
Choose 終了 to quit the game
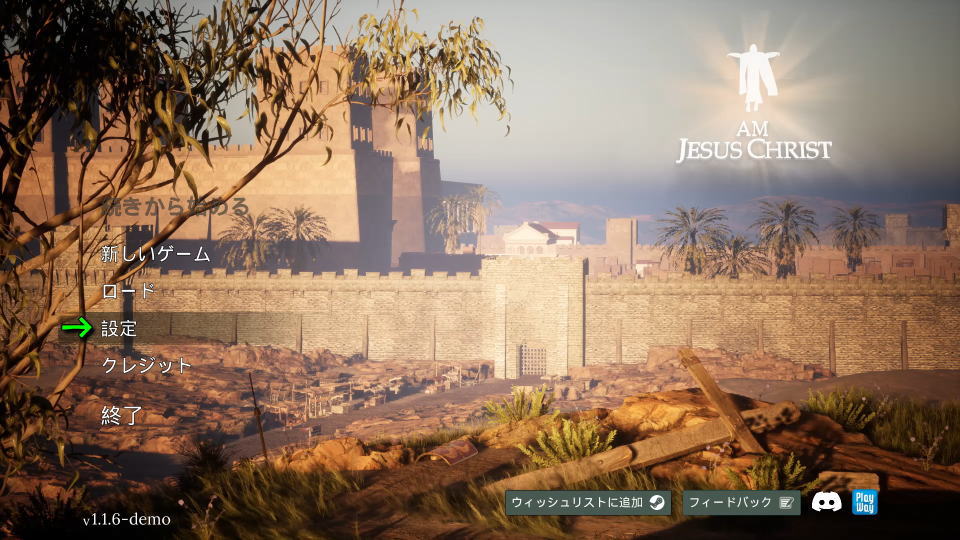[x=123, y=416]
